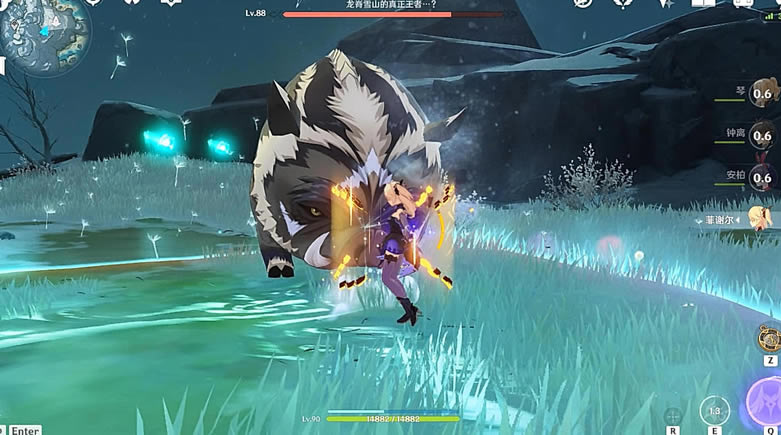781x435 pixels.
Task: Open the circular minimap
Action: 45,35
